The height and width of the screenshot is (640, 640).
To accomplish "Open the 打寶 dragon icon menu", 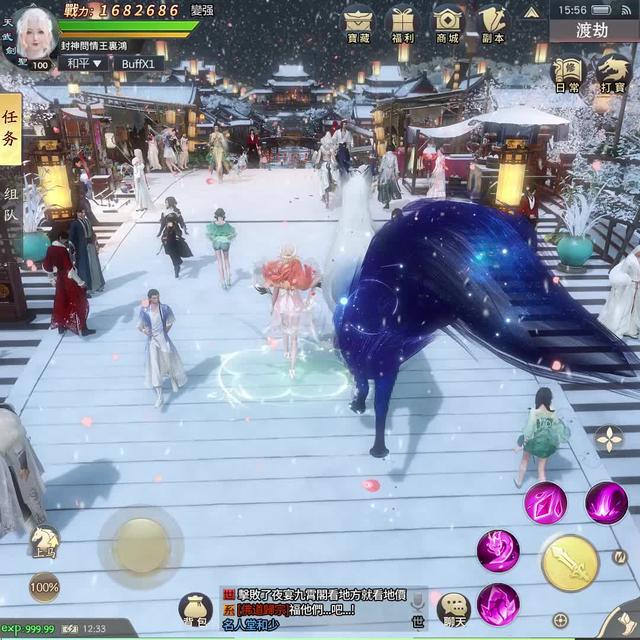I will click(613, 72).
